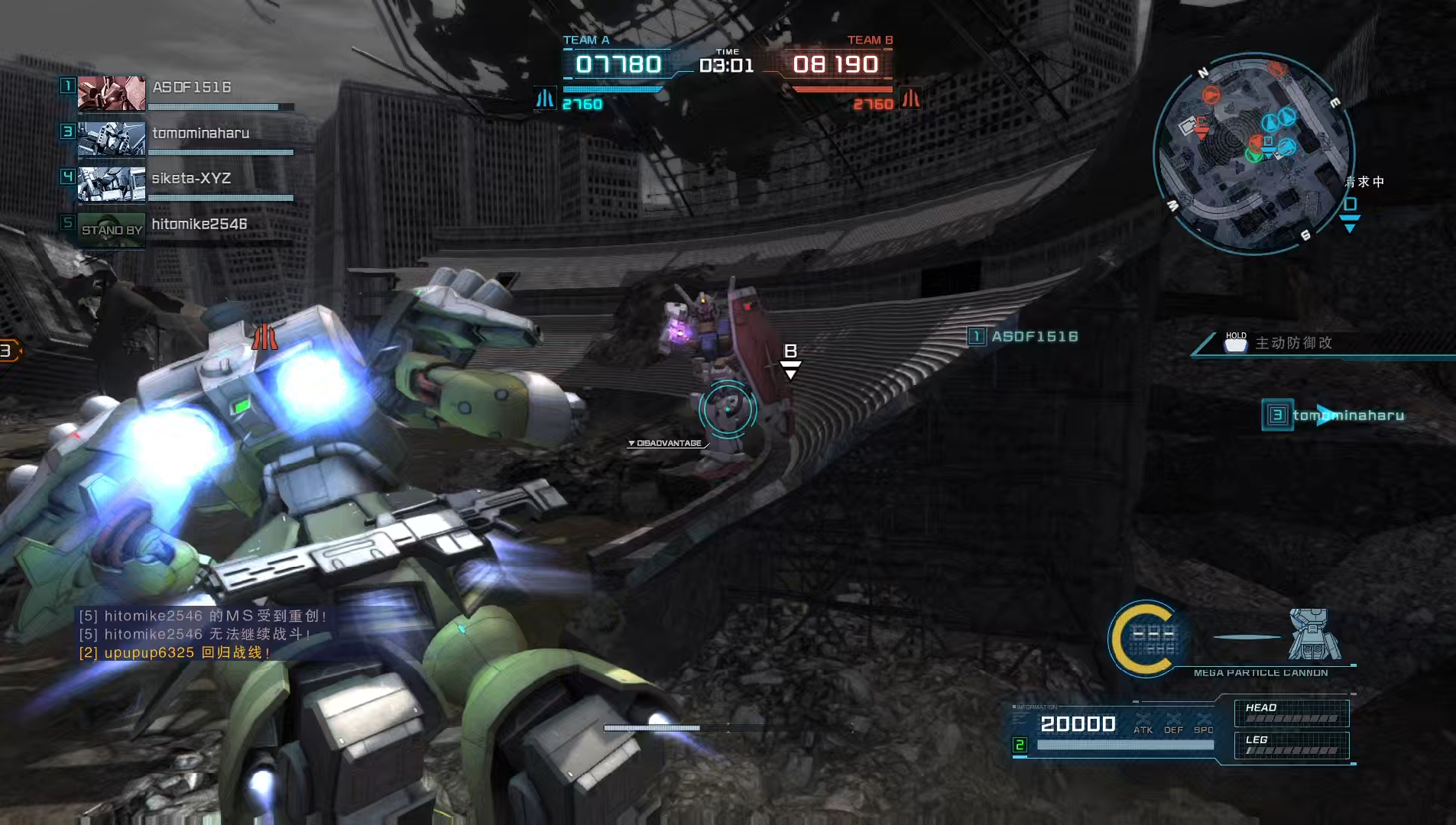Click the Team A faction emblem
1456x825 pixels.
(545, 99)
